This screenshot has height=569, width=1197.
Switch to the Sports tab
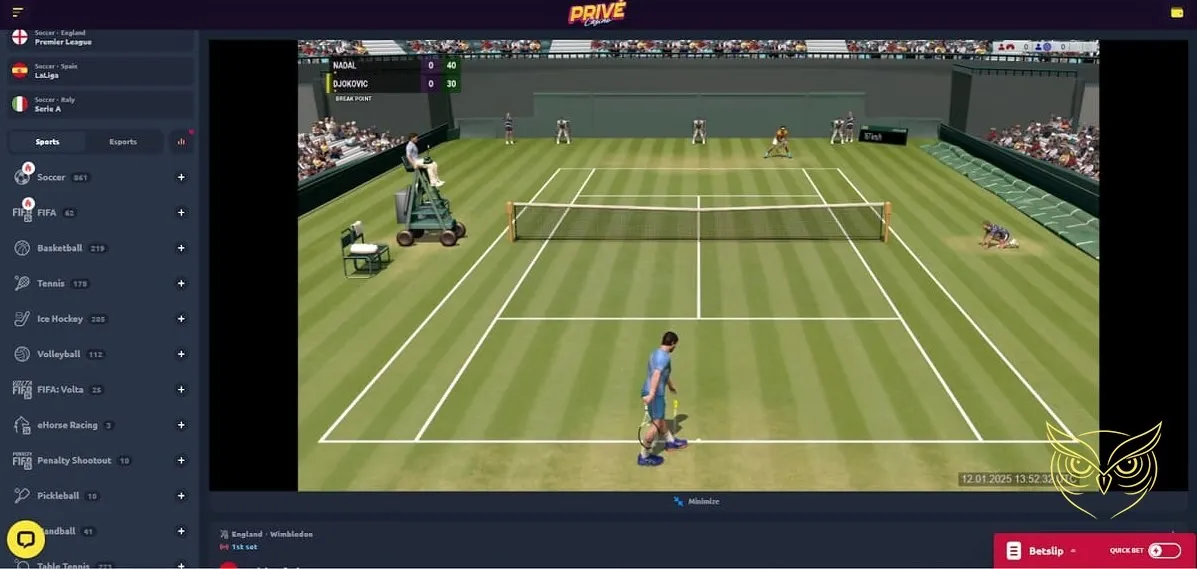click(47, 142)
